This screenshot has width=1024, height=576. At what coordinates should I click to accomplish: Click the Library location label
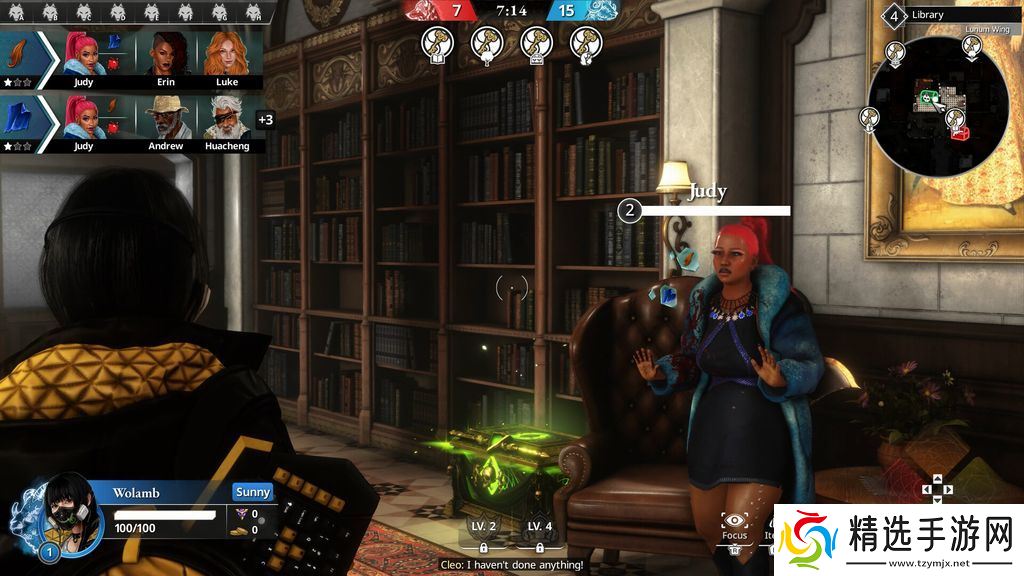(x=928, y=15)
